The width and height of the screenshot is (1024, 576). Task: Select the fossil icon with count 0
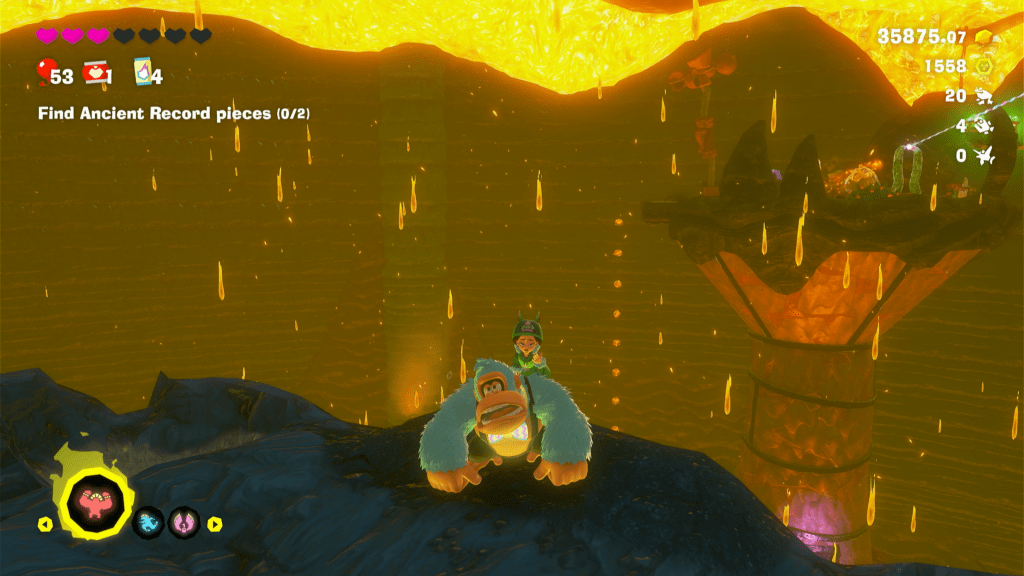point(985,156)
